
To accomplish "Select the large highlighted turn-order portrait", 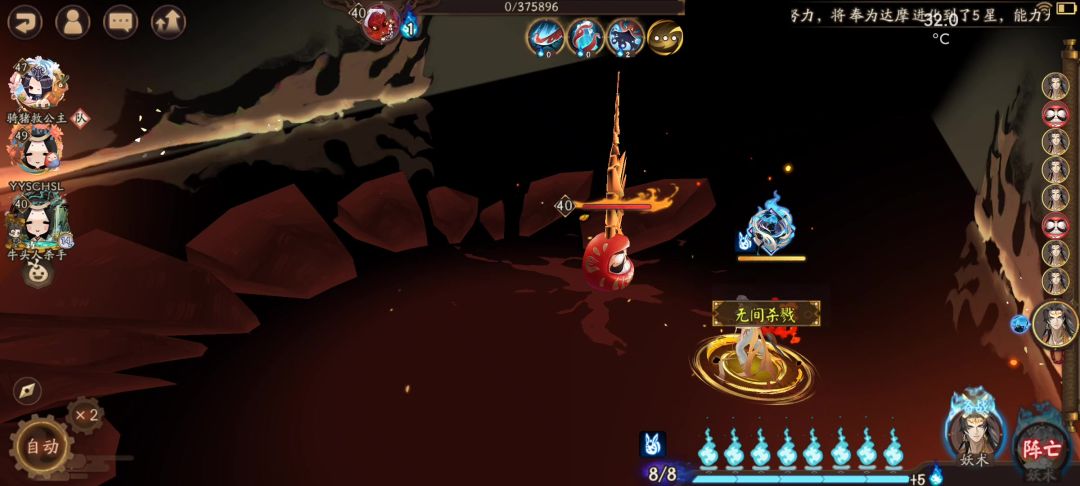I will point(1055,323).
